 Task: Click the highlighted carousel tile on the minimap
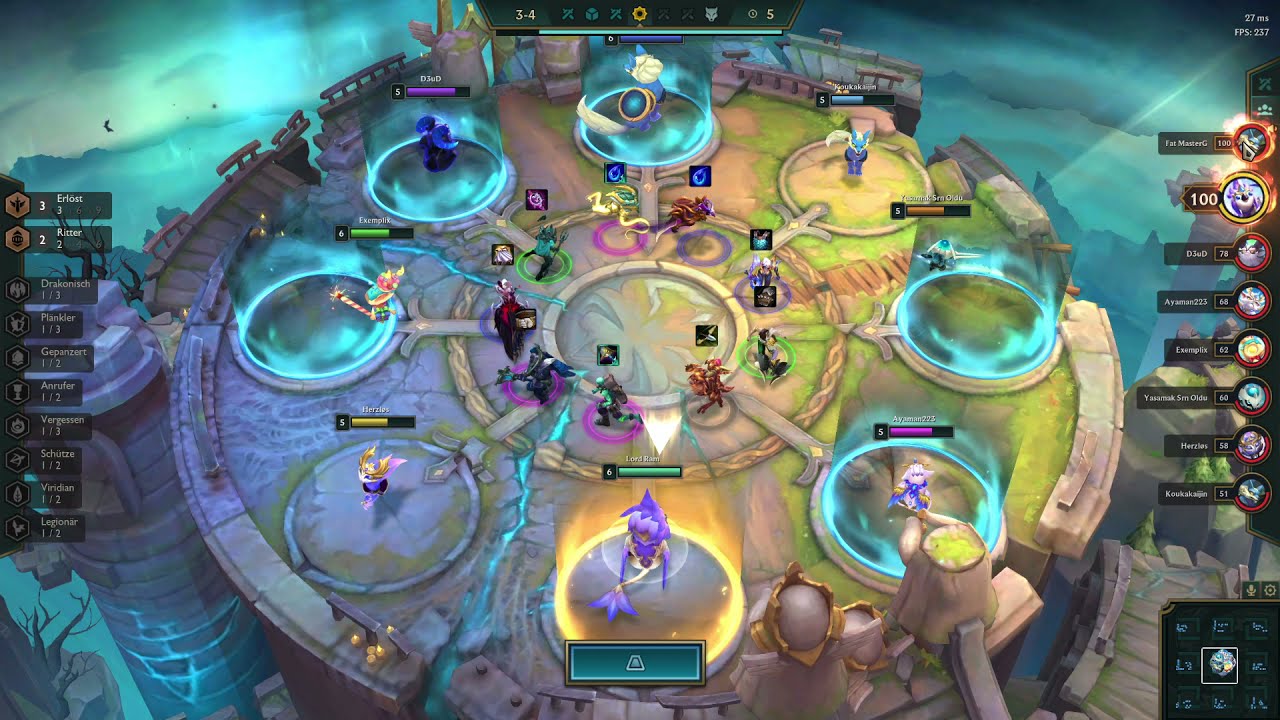(1219, 665)
